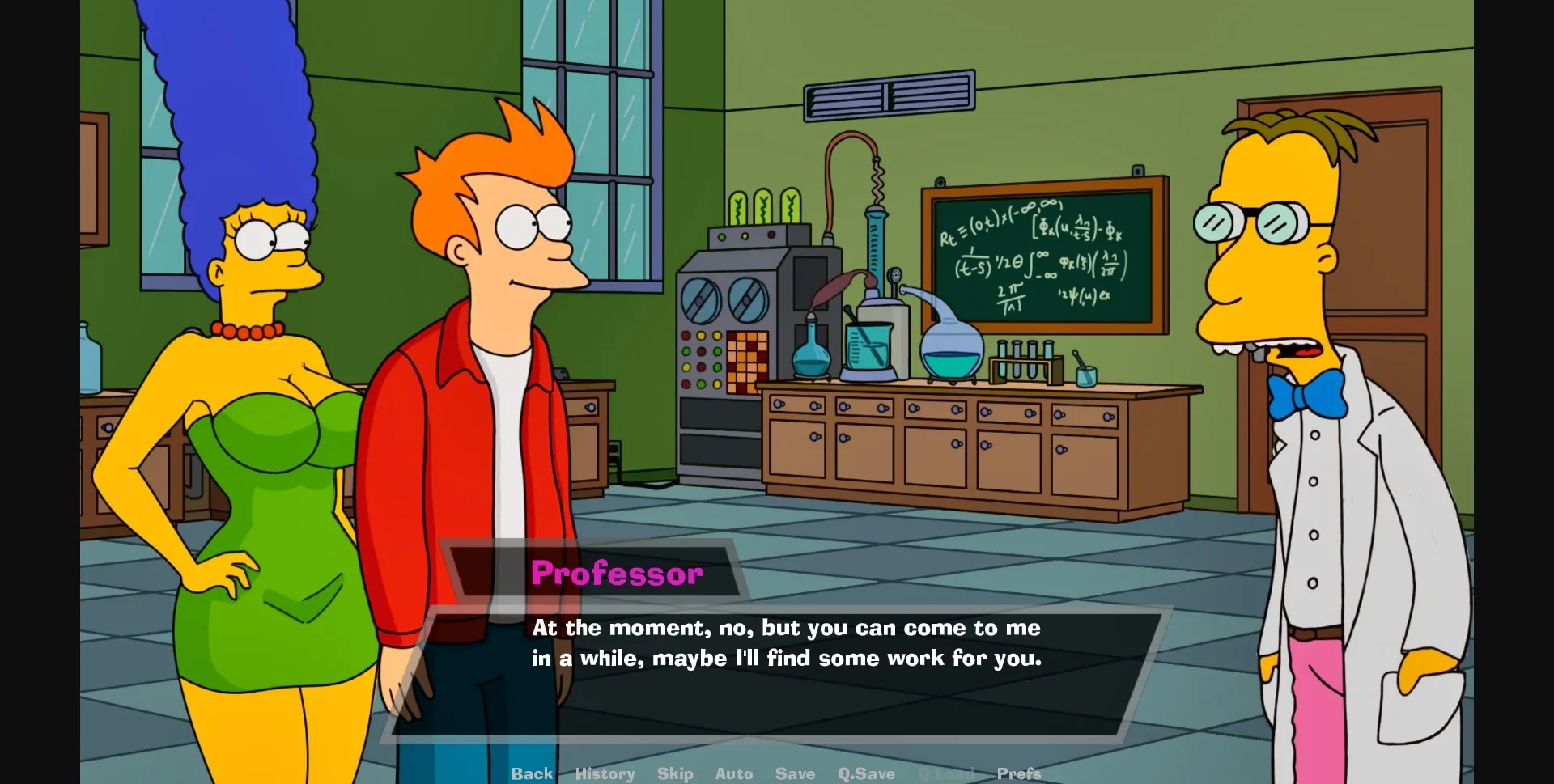Screen dimensions: 1554x784
Task: Open the Prefs settings screen
Action: (x=1018, y=773)
